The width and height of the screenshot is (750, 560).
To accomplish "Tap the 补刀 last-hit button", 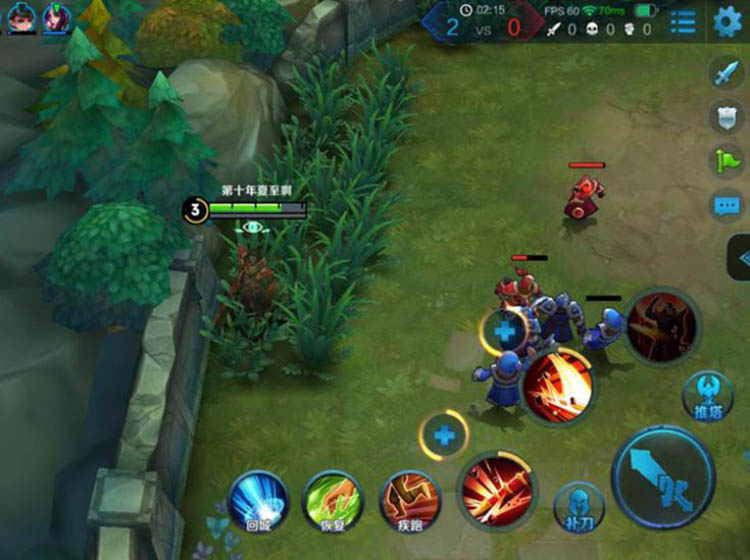I will pos(579,507).
